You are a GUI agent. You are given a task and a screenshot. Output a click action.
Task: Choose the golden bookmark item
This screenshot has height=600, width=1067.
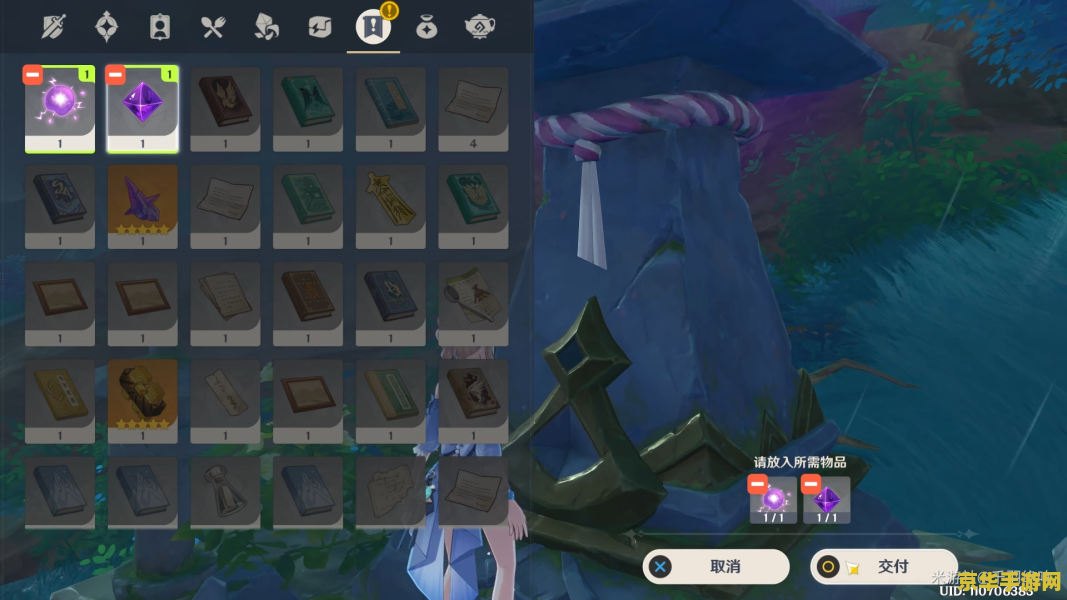[390, 205]
